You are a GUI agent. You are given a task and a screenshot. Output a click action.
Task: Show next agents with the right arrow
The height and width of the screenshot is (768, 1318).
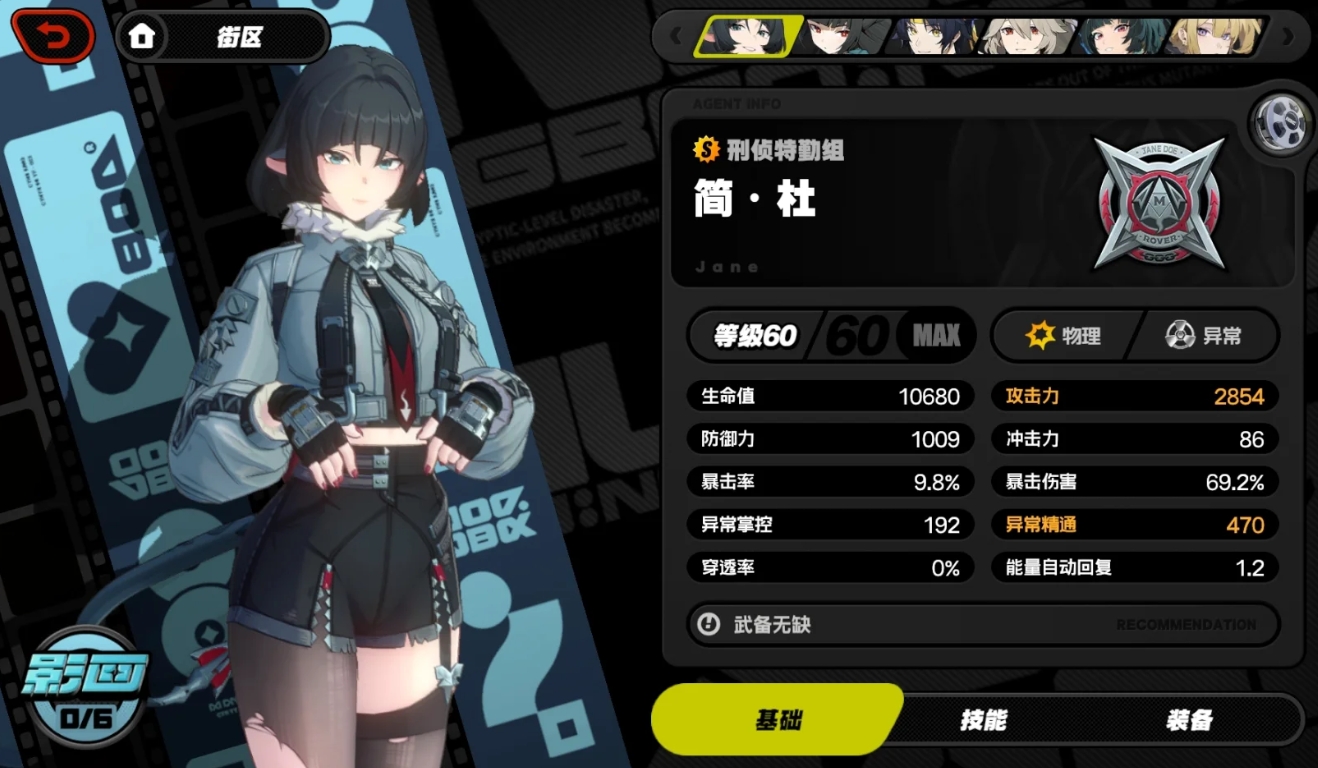tap(1287, 37)
